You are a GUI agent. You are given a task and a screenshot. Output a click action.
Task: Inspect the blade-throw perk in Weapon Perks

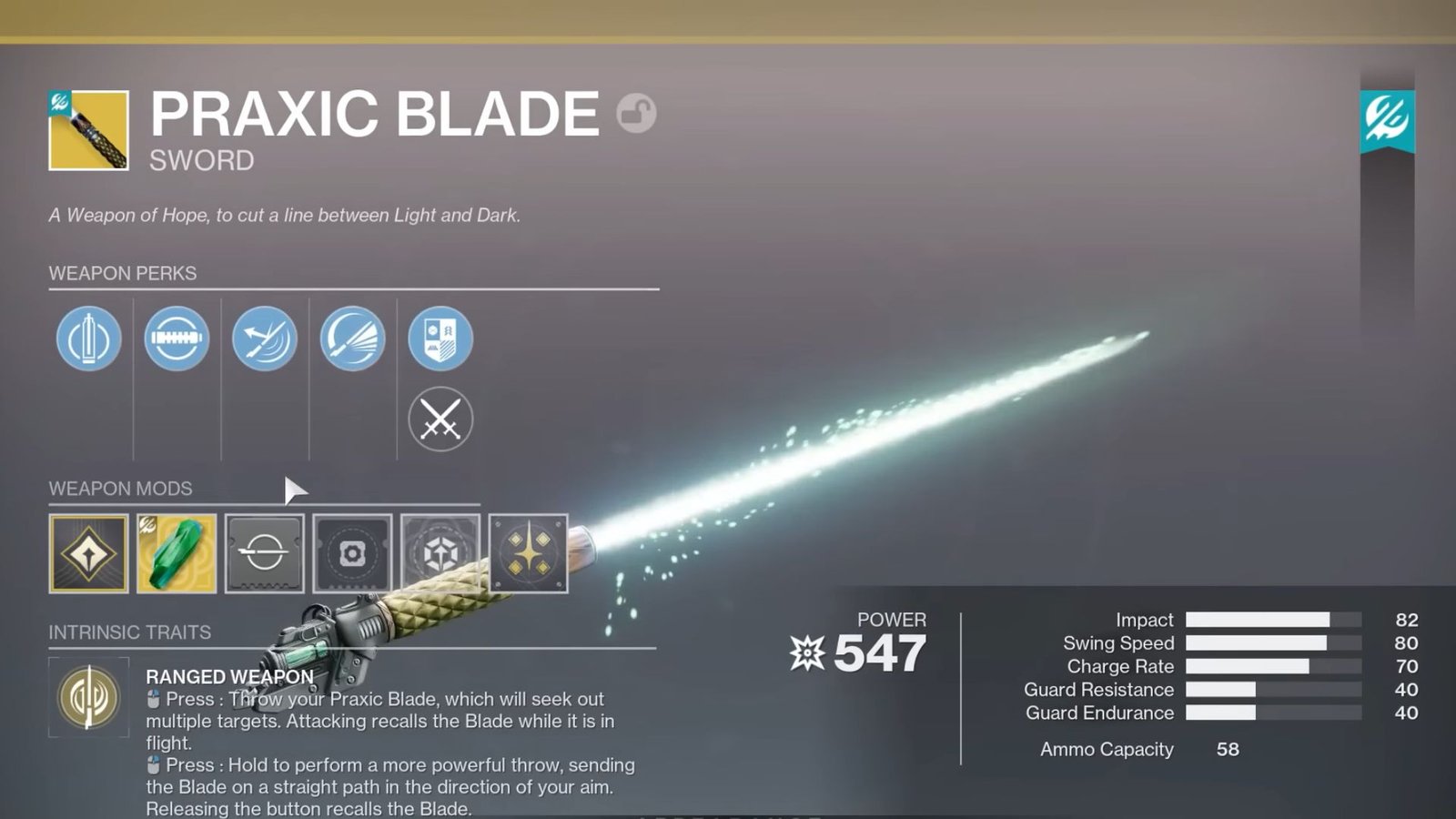(264, 339)
